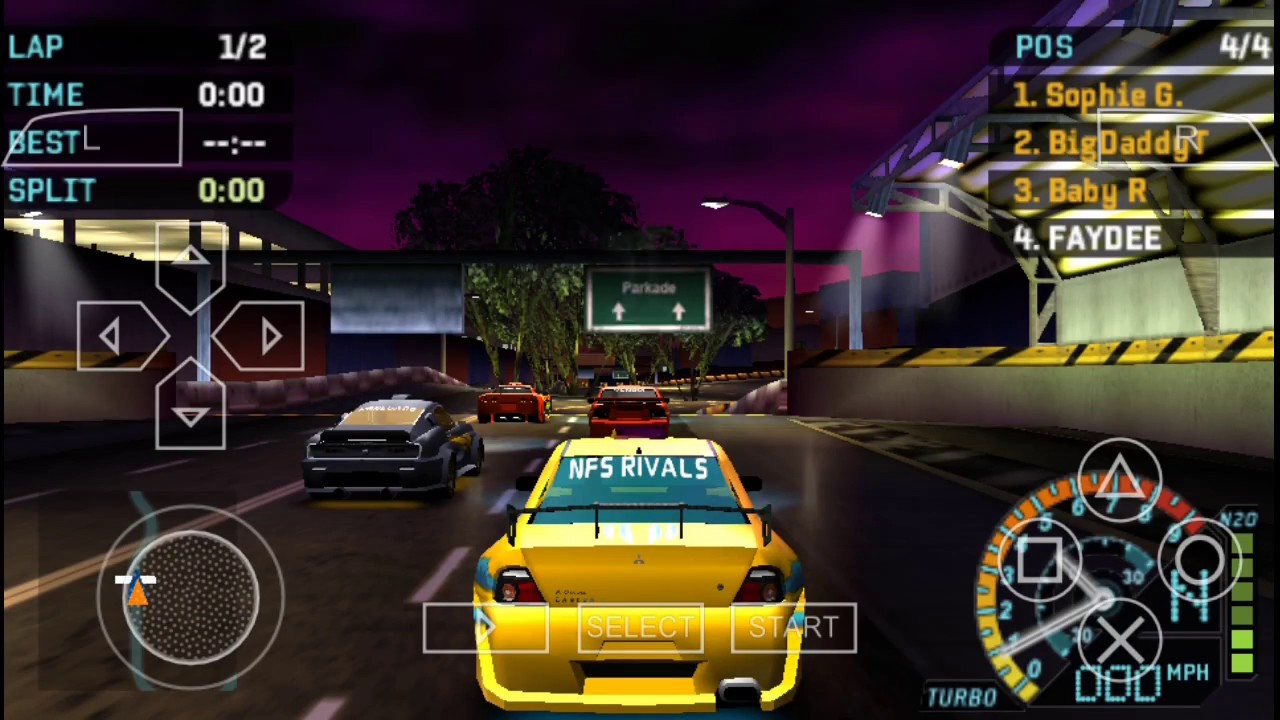Tap the cross button over the speedometer
Viewport: 1280px width, 720px height.
click(x=1122, y=641)
